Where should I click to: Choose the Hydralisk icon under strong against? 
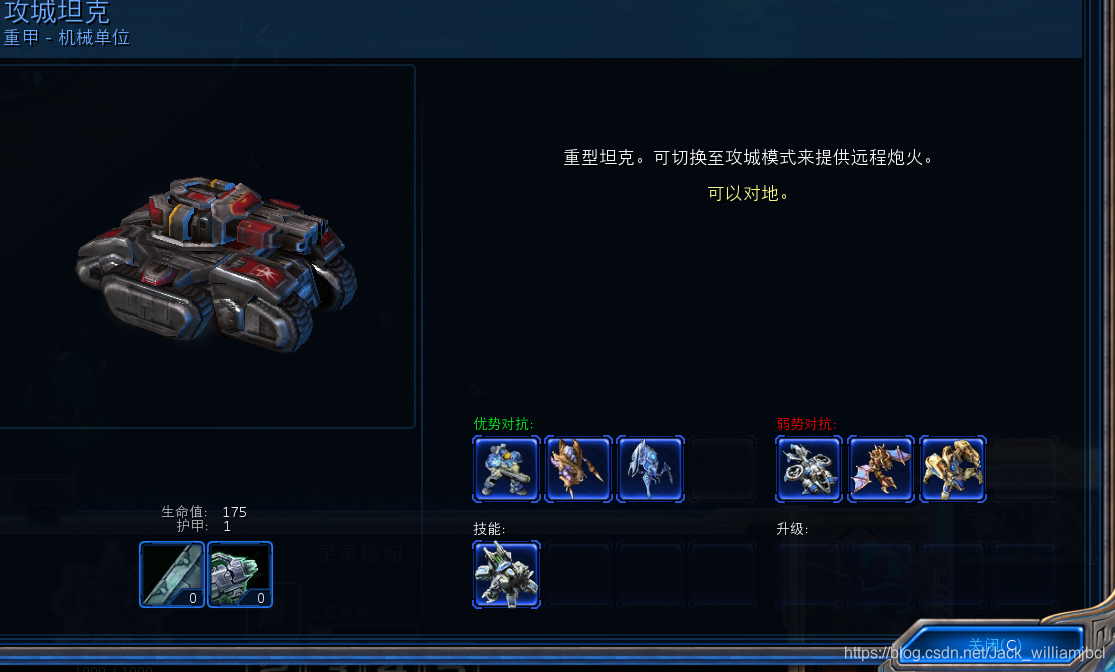point(578,468)
